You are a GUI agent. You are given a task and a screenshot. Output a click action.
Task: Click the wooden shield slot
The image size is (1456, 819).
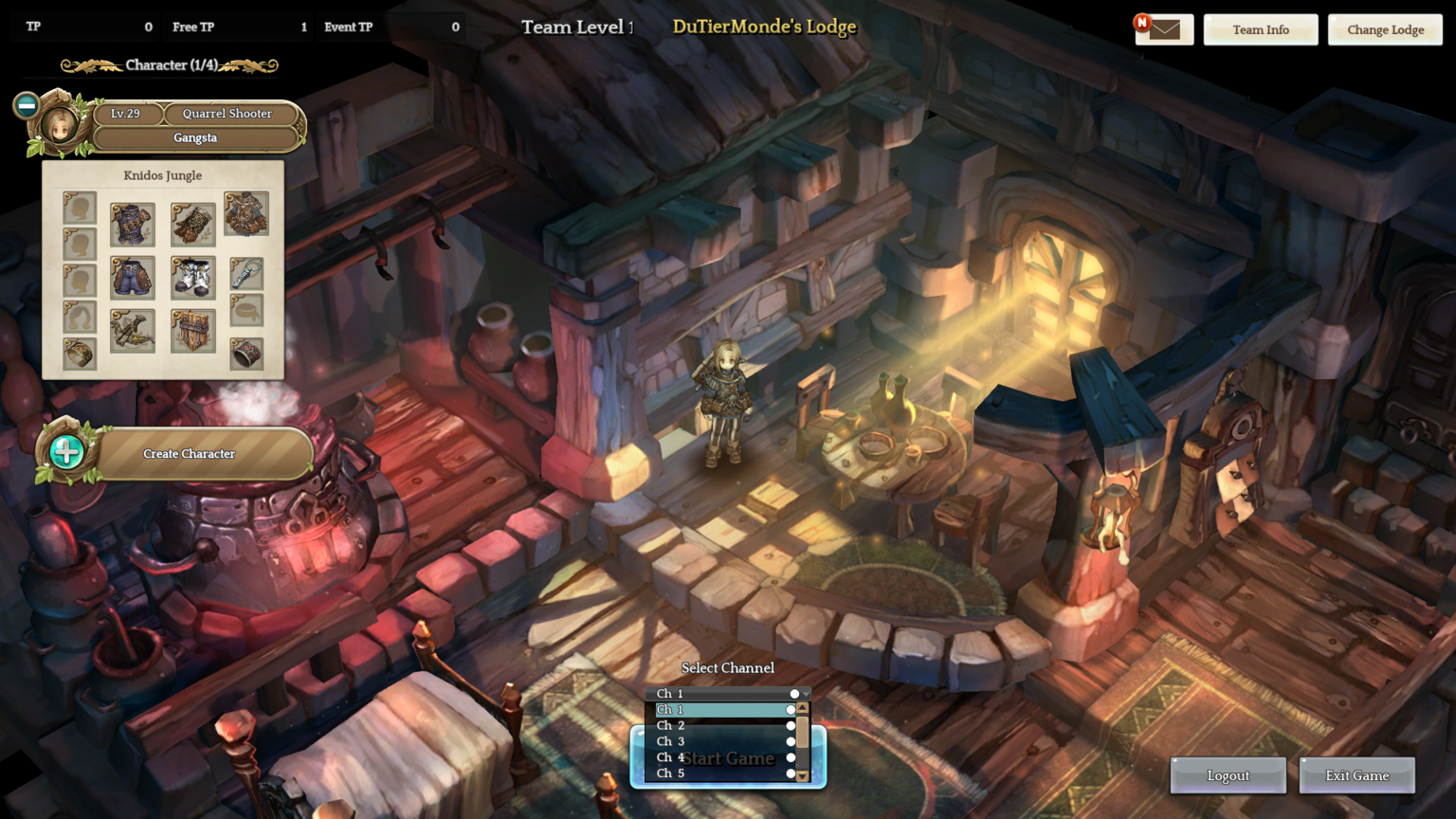(x=192, y=331)
